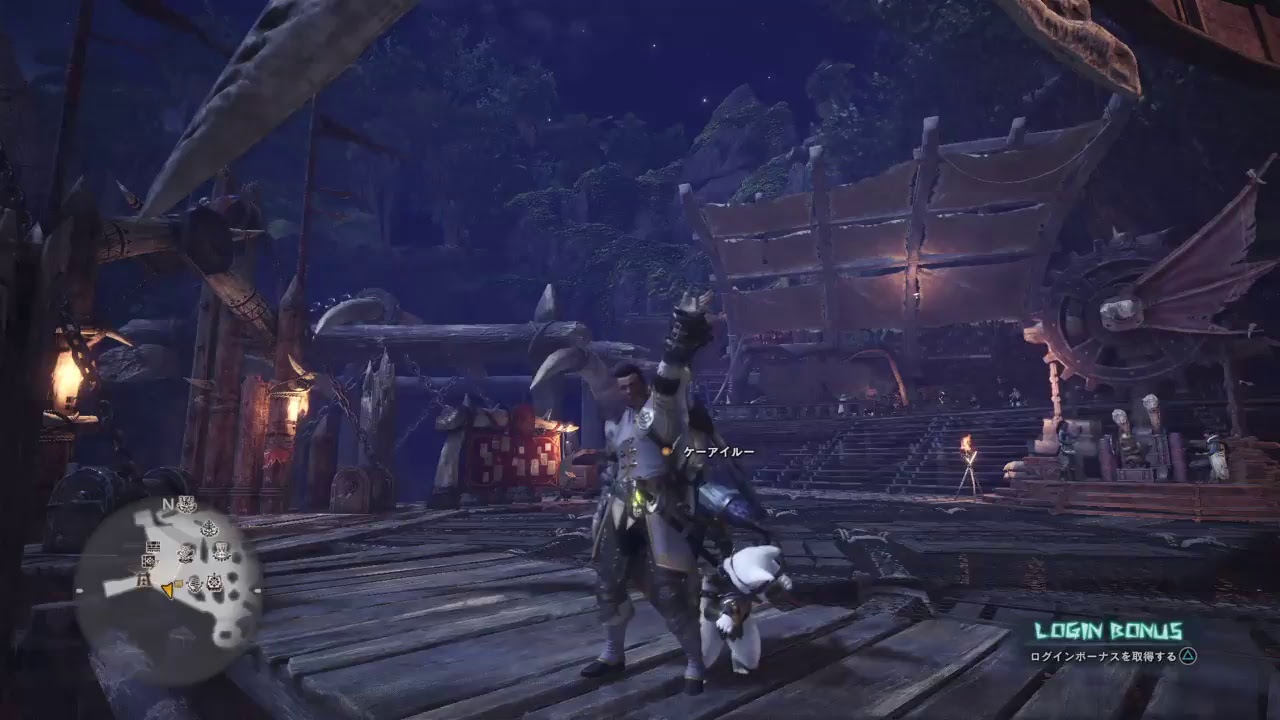Click the ケーアイルー nameplate above the Palico

(x=718, y=452)
